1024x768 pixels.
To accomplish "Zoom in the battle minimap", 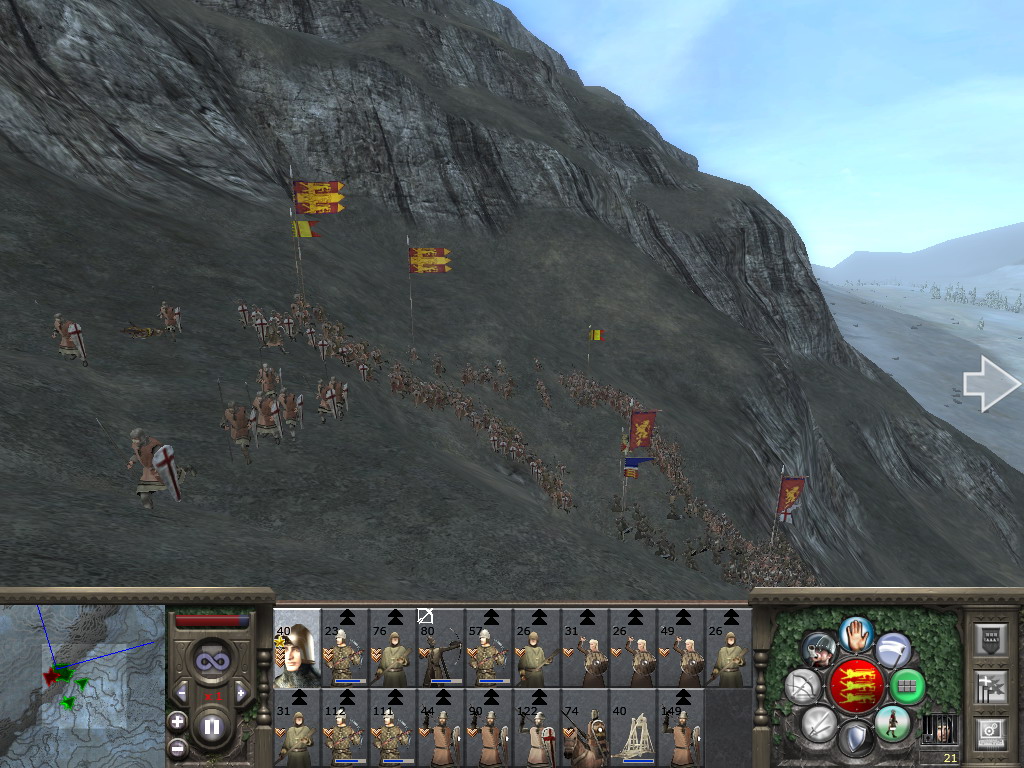I will pyautogui.click(x=177, y=720).
